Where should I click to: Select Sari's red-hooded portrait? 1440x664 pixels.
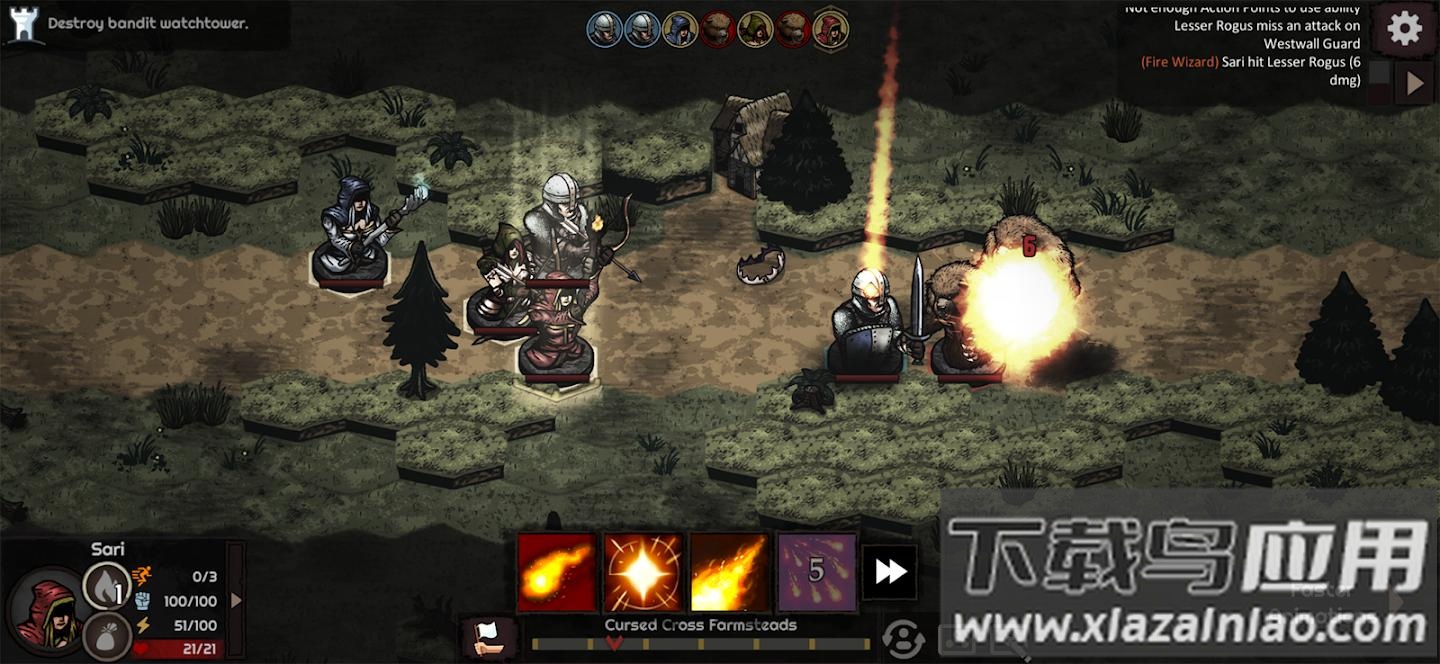tap(45, 610)
